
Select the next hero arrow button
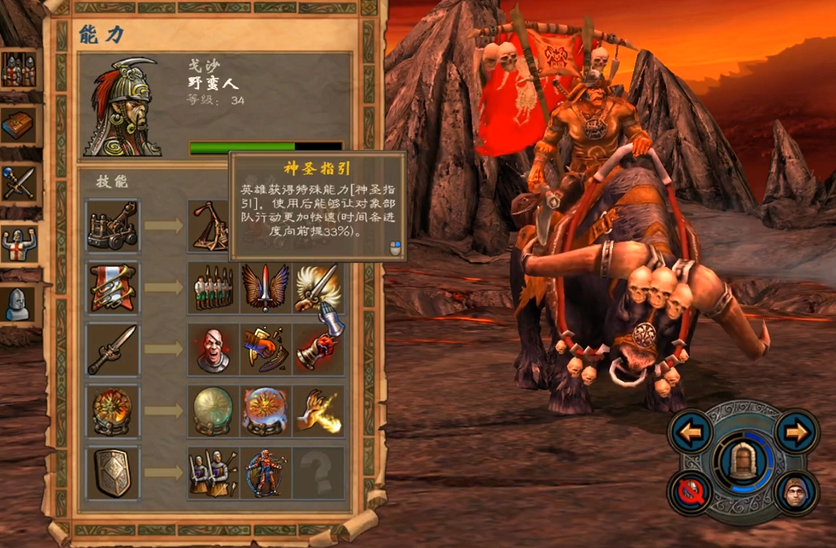click(795, 433)
